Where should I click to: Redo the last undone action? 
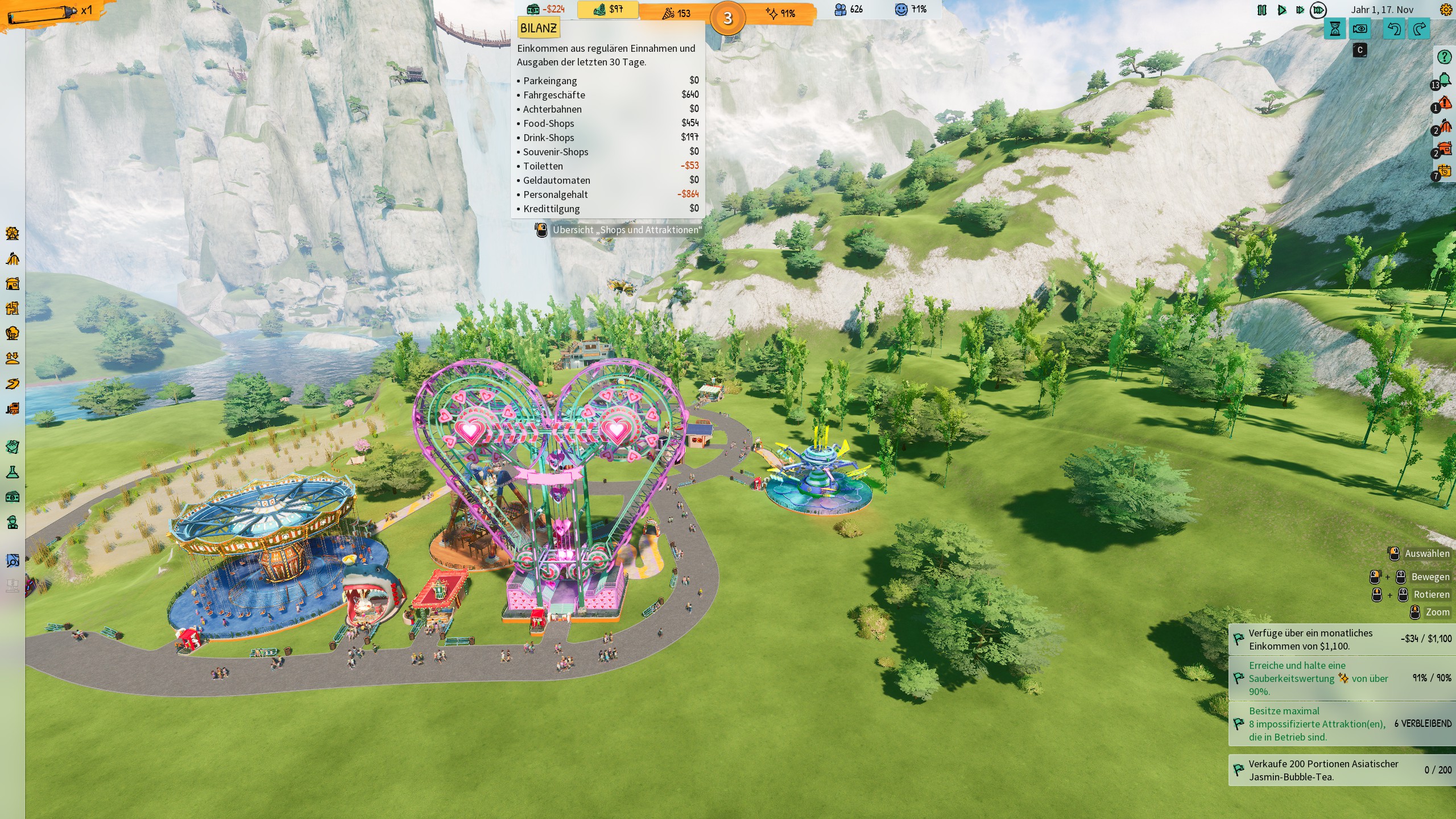pyautogui.click(x=1420, y=29)
